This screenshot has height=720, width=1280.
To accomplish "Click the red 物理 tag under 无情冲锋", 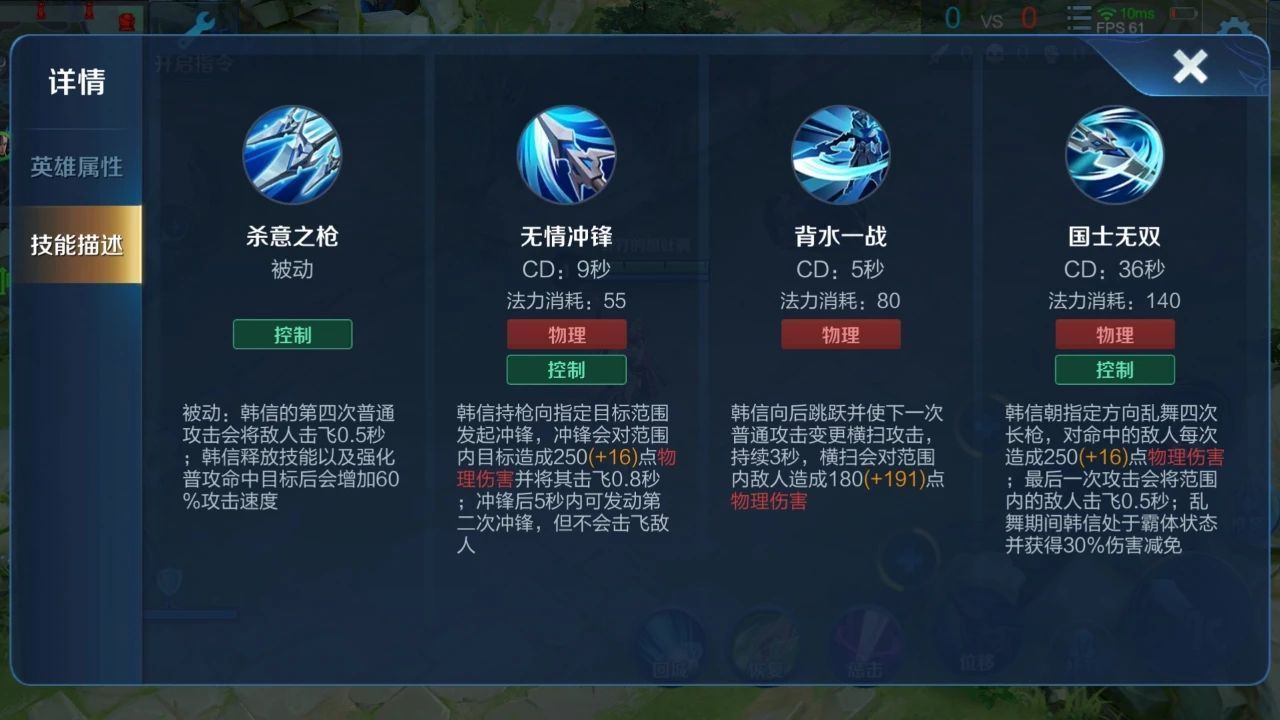I will pyautogui.click(x=566, y=334).
